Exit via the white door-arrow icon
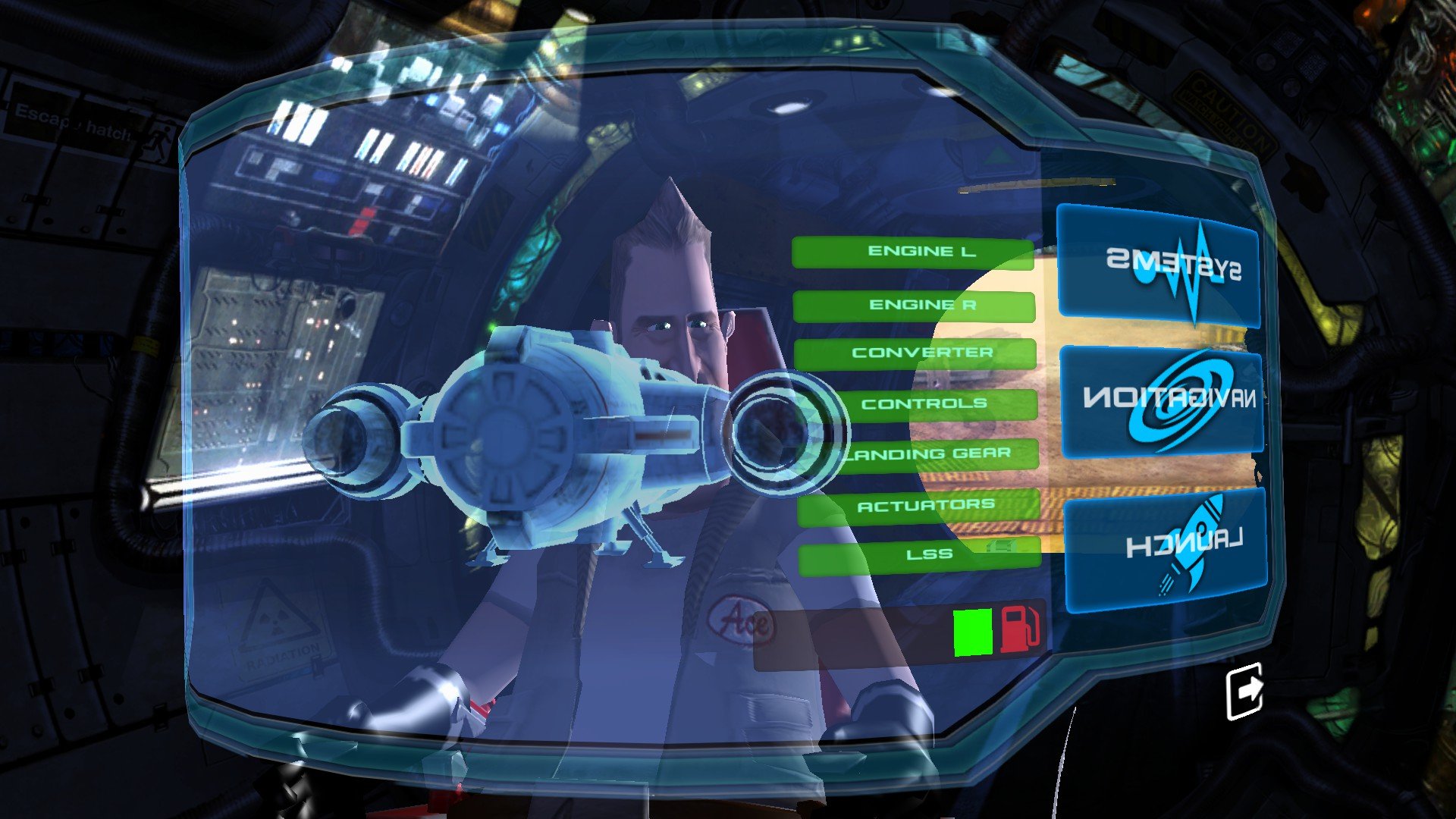 coord(1245,690)
